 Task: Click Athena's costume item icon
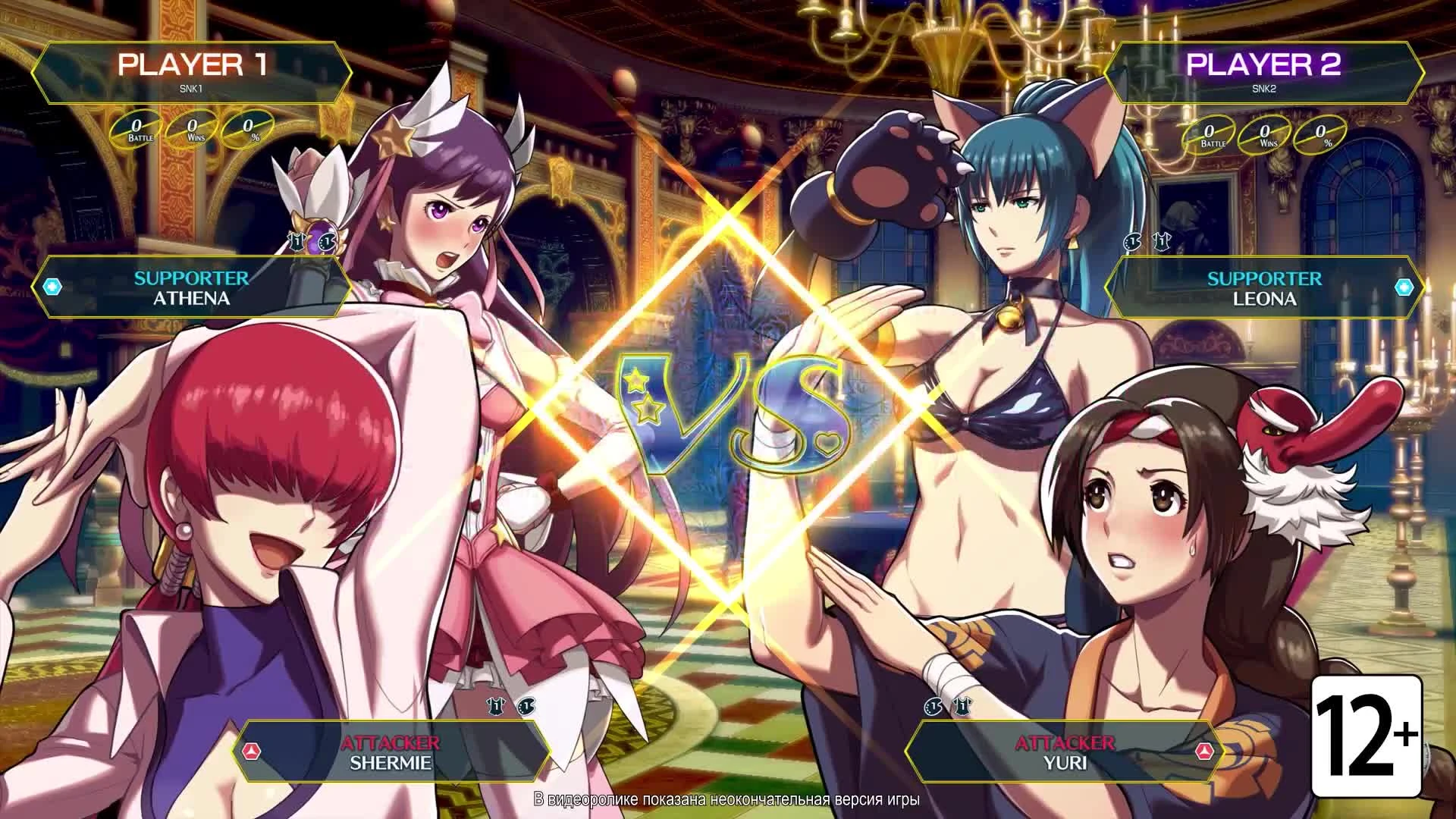pos(298,241)
